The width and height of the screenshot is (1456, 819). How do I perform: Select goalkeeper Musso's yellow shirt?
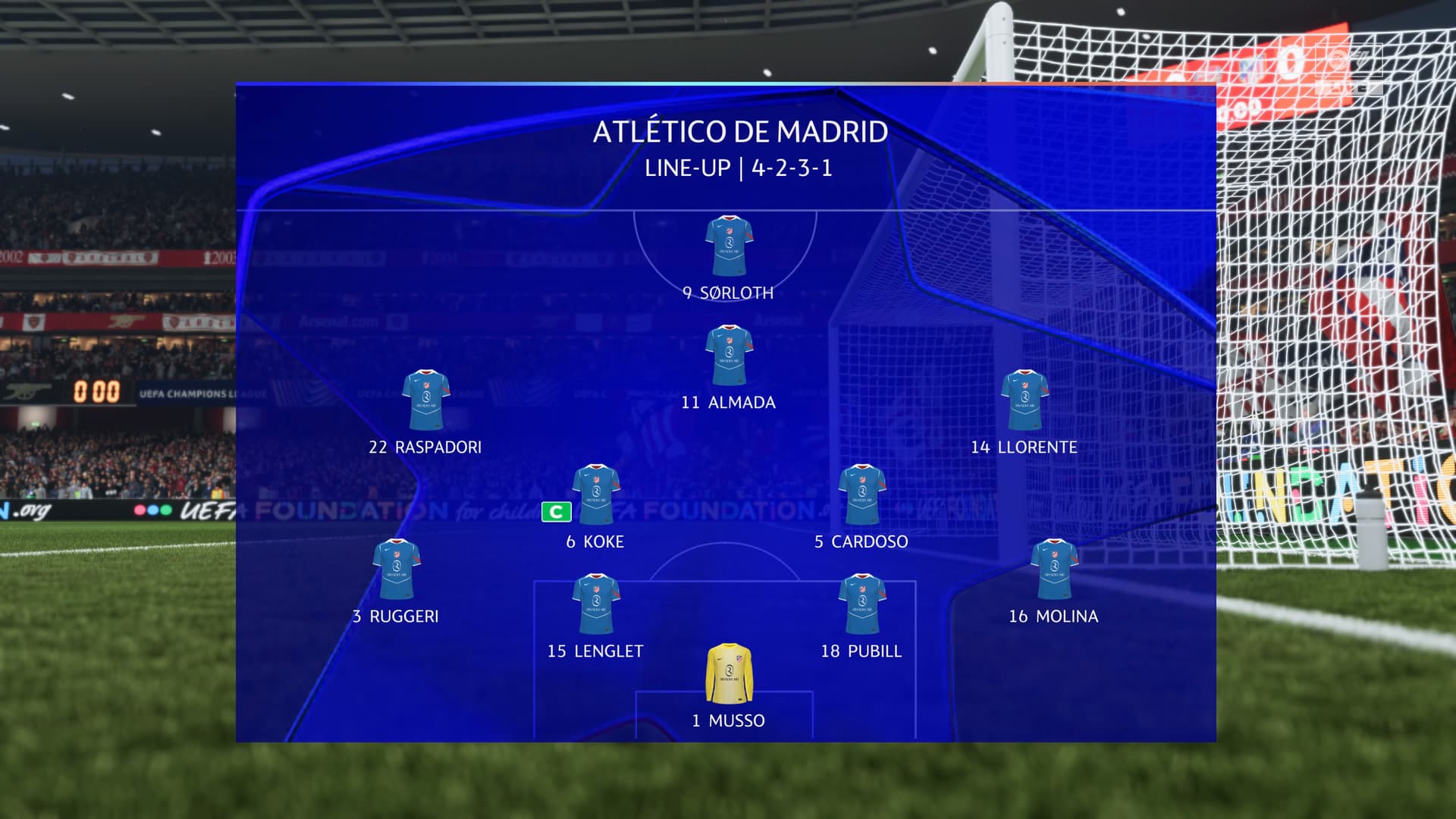[729, 673]
